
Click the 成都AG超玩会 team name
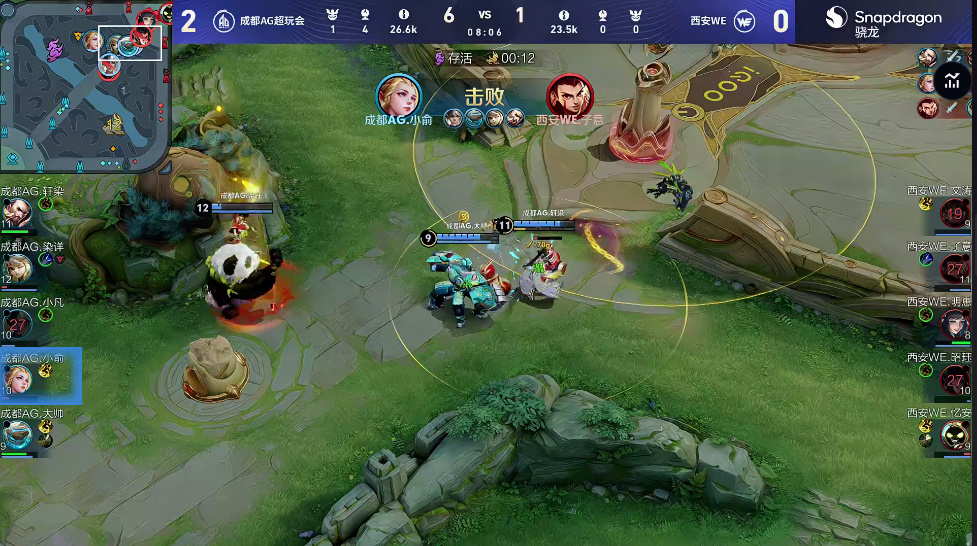[x=273, y=21]
